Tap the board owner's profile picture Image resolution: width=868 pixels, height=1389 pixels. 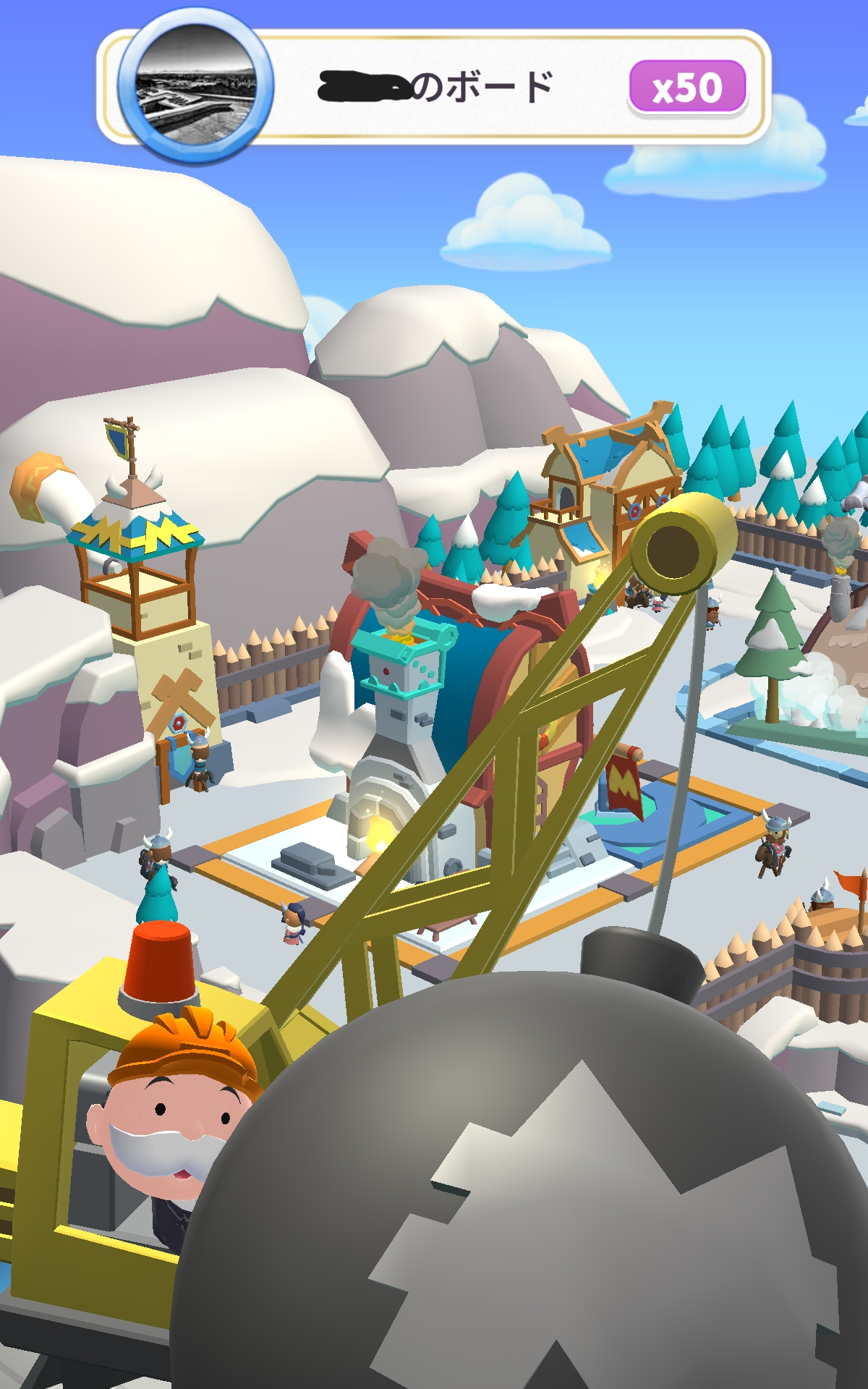click(x=195, y=86)
